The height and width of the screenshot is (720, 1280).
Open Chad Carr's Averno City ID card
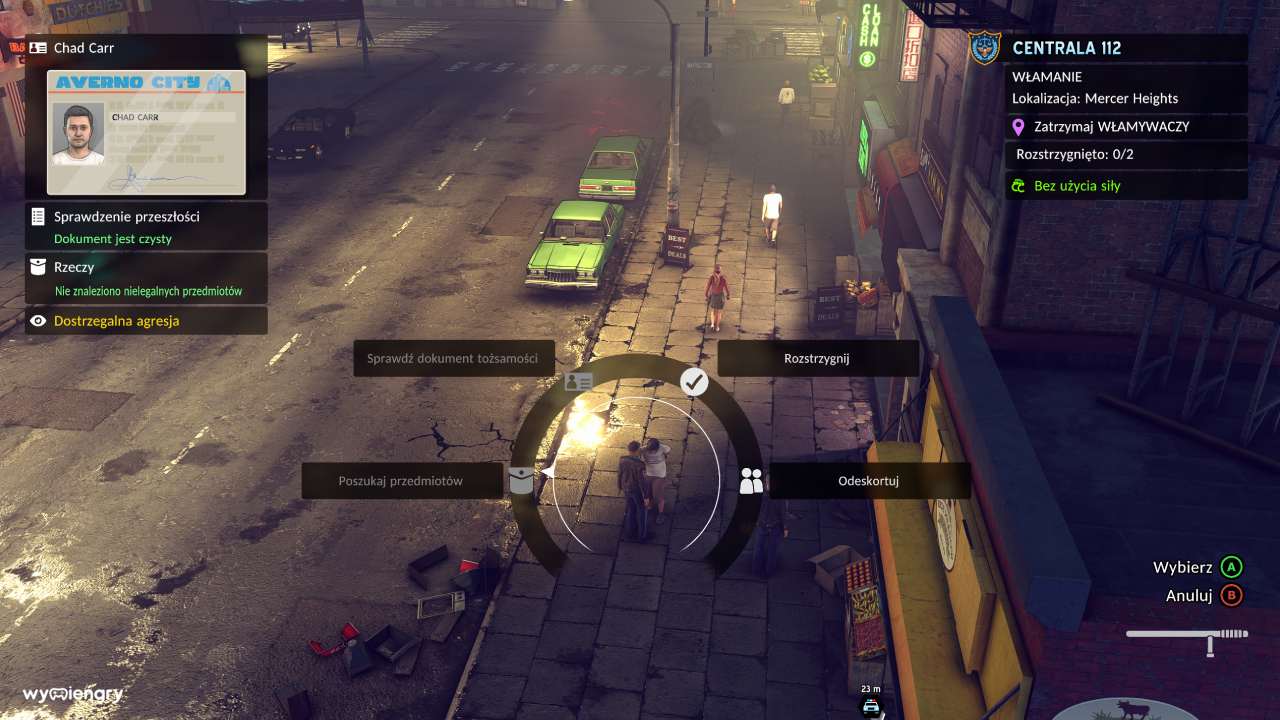click(146, 132)
